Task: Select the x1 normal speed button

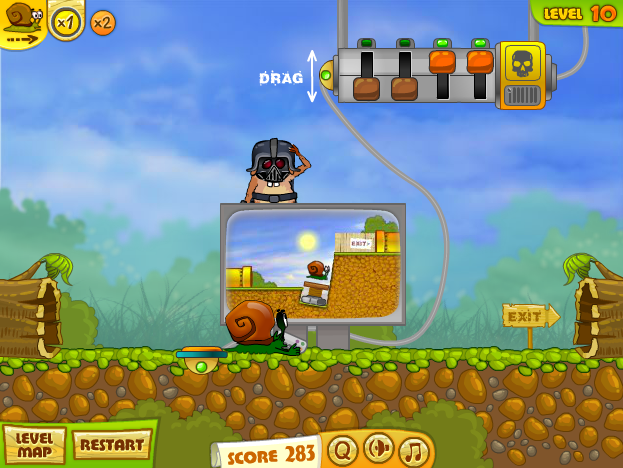Action: (67, 21)
